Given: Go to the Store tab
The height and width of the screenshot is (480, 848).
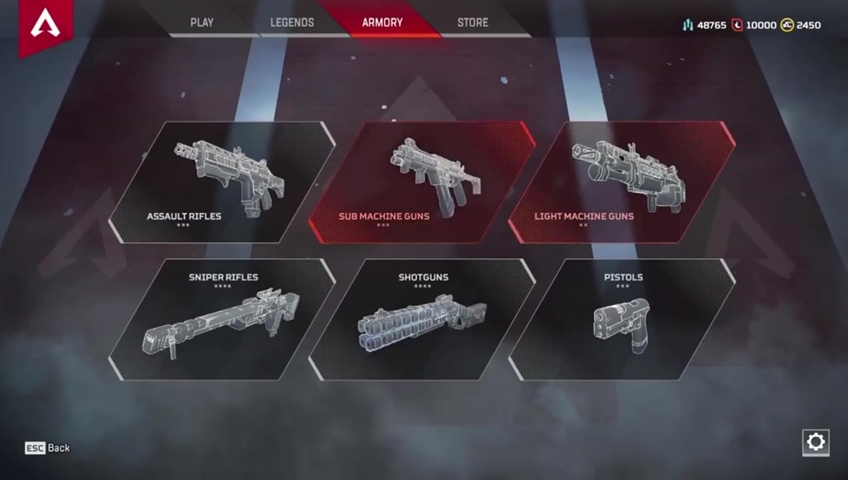Looking at the screenshot, I should click(x=473, y=22).
